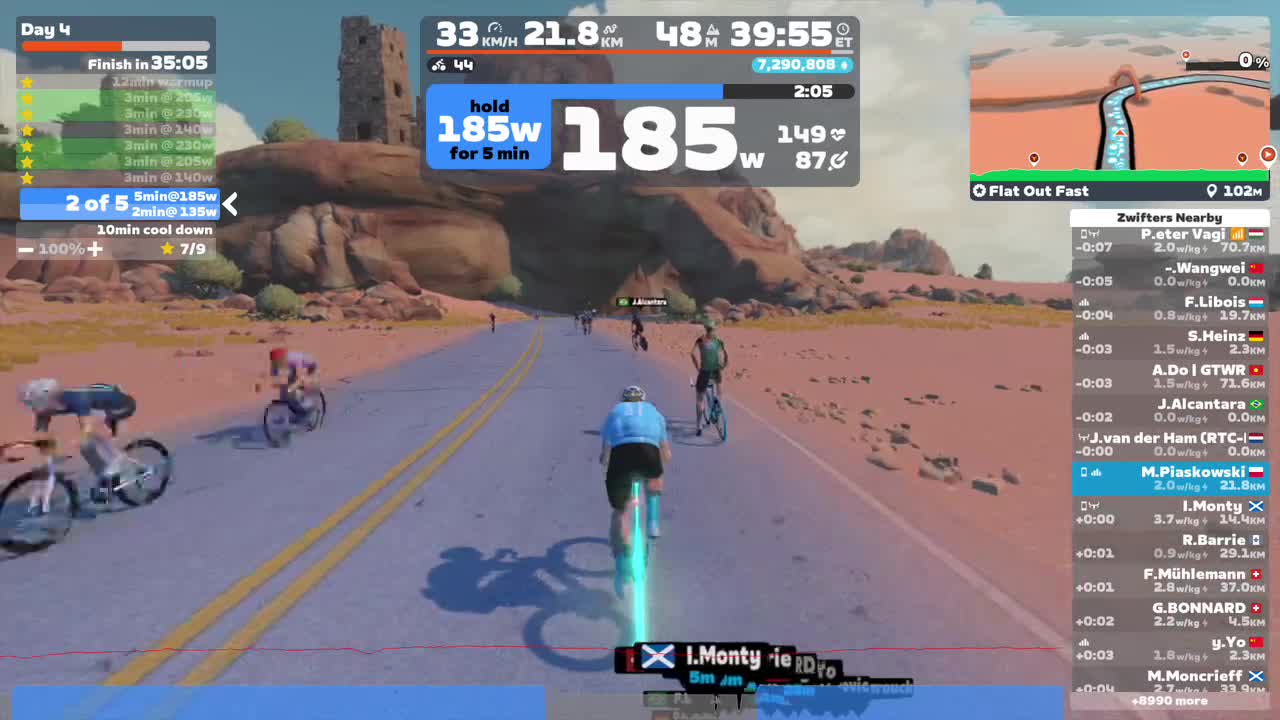Click the Zwifters Nearby header
The height and width of the screenshot is (720, 1280).
point(1170,217)
